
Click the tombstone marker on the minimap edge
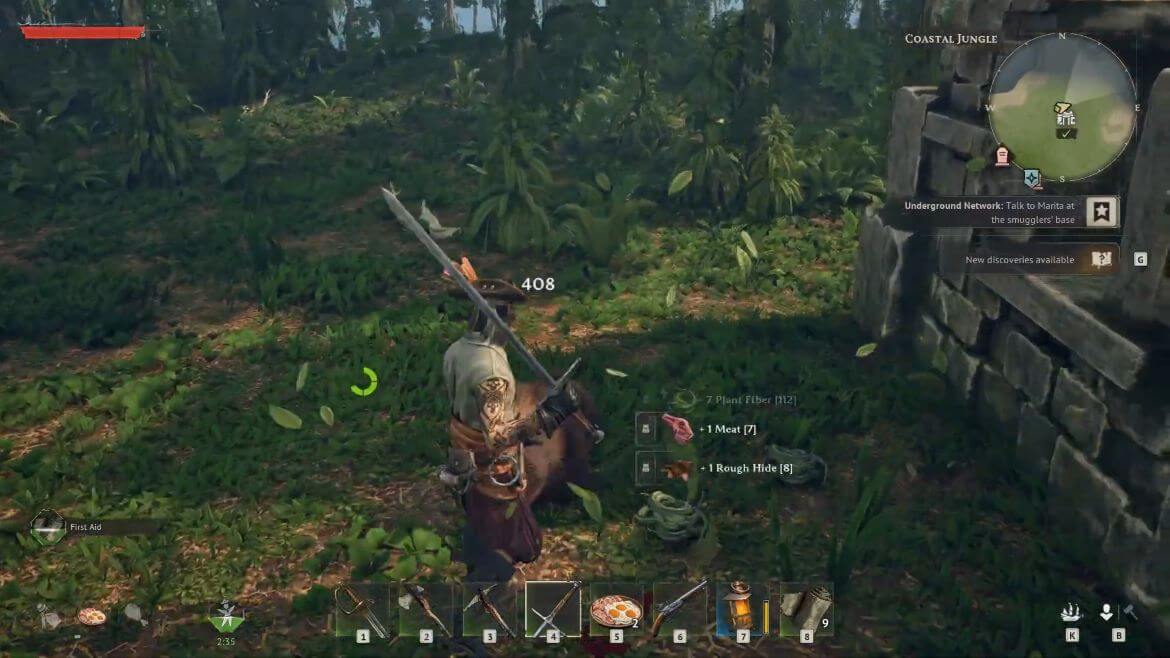click(1002, 156)
